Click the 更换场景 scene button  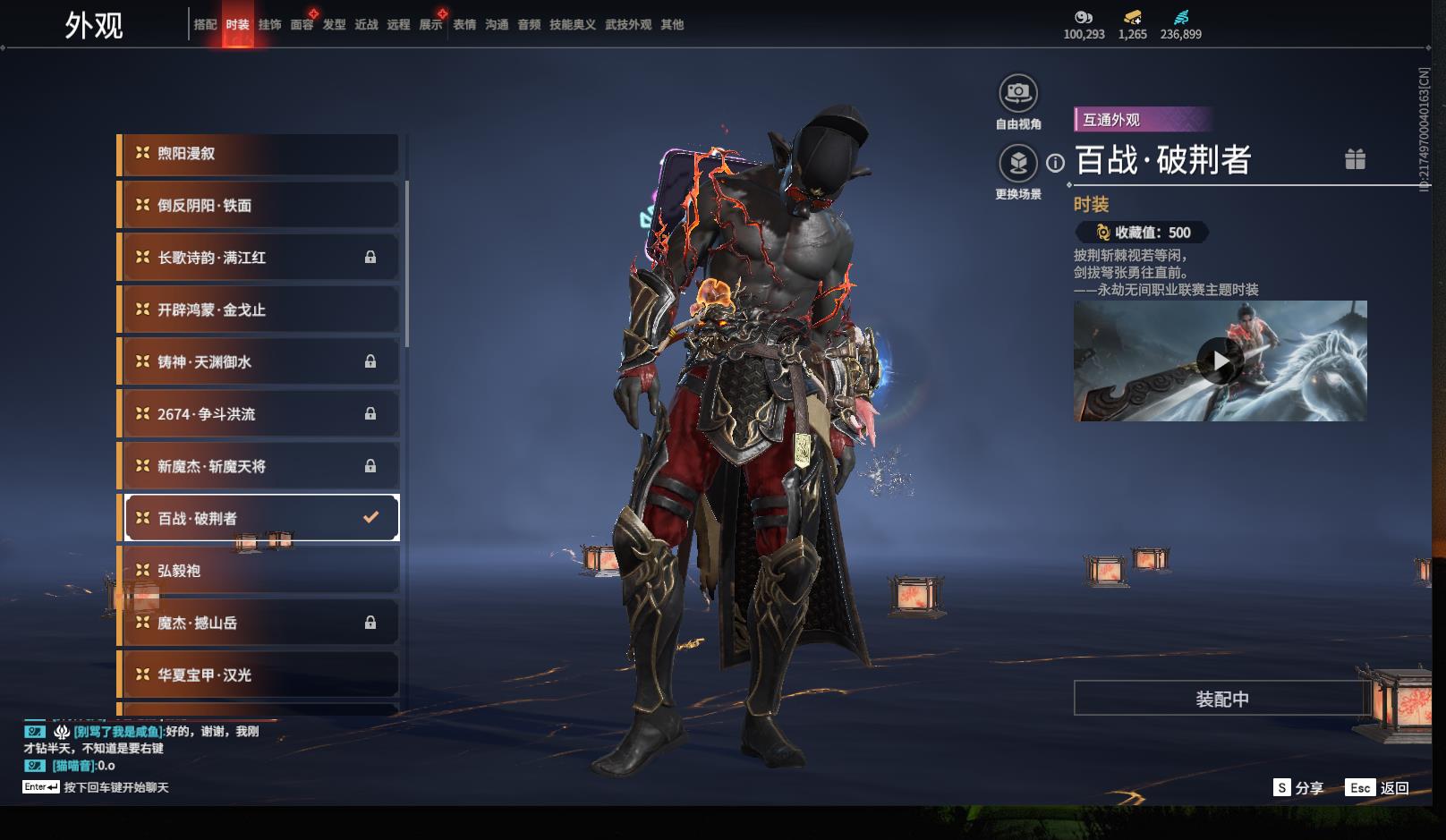[x=1018, y=164]
